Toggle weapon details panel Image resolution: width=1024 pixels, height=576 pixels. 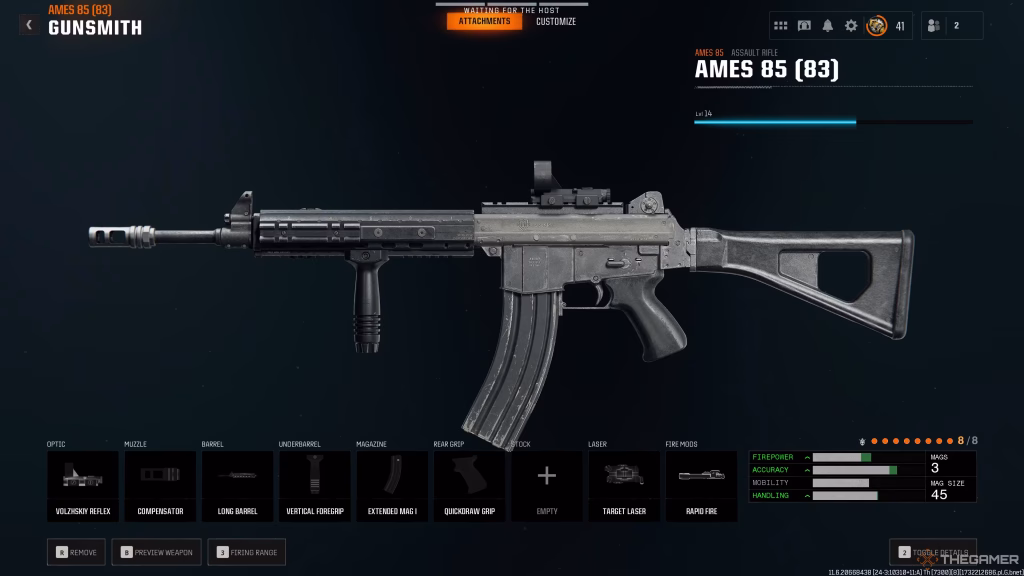pyautogui.click(x=933, y=552)
